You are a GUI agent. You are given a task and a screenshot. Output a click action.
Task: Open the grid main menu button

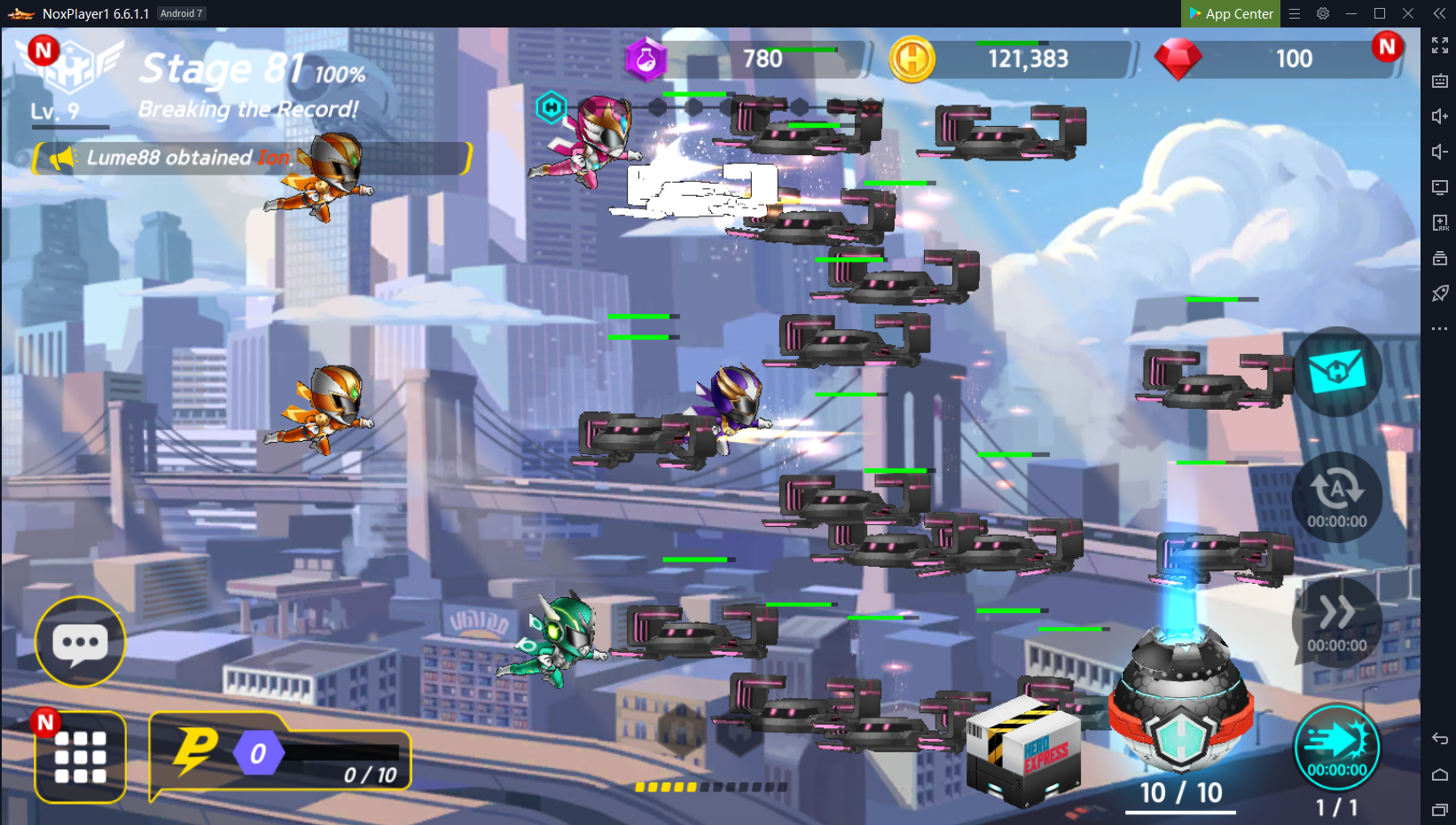[x=80, y=757]
